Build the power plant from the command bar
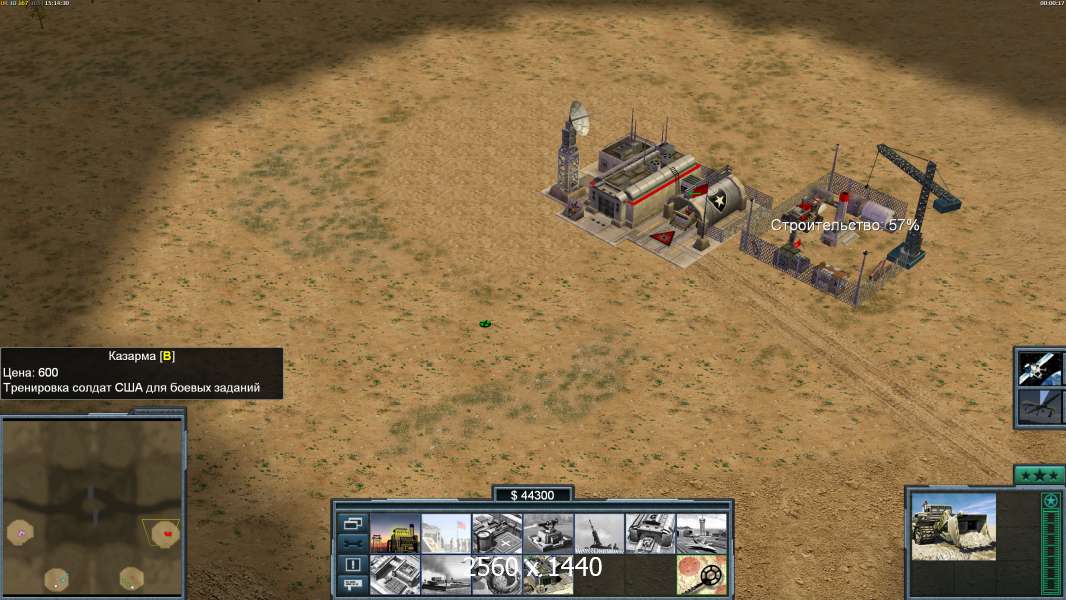This screenshot has height=600, width=1066. pyautogui.click(x=395, y=534)
